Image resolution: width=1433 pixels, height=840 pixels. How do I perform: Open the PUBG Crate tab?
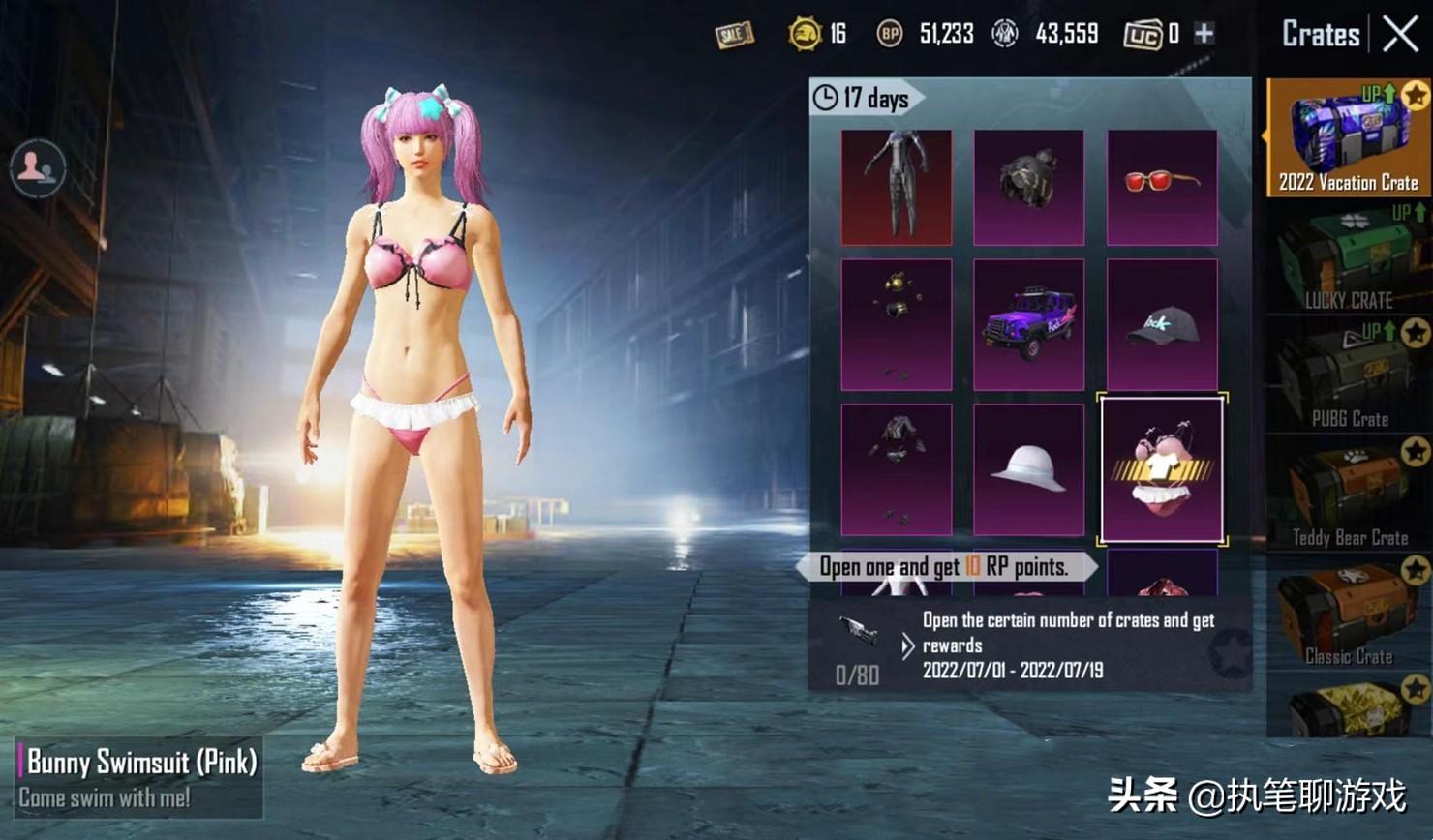click(x=1348, y=377)
